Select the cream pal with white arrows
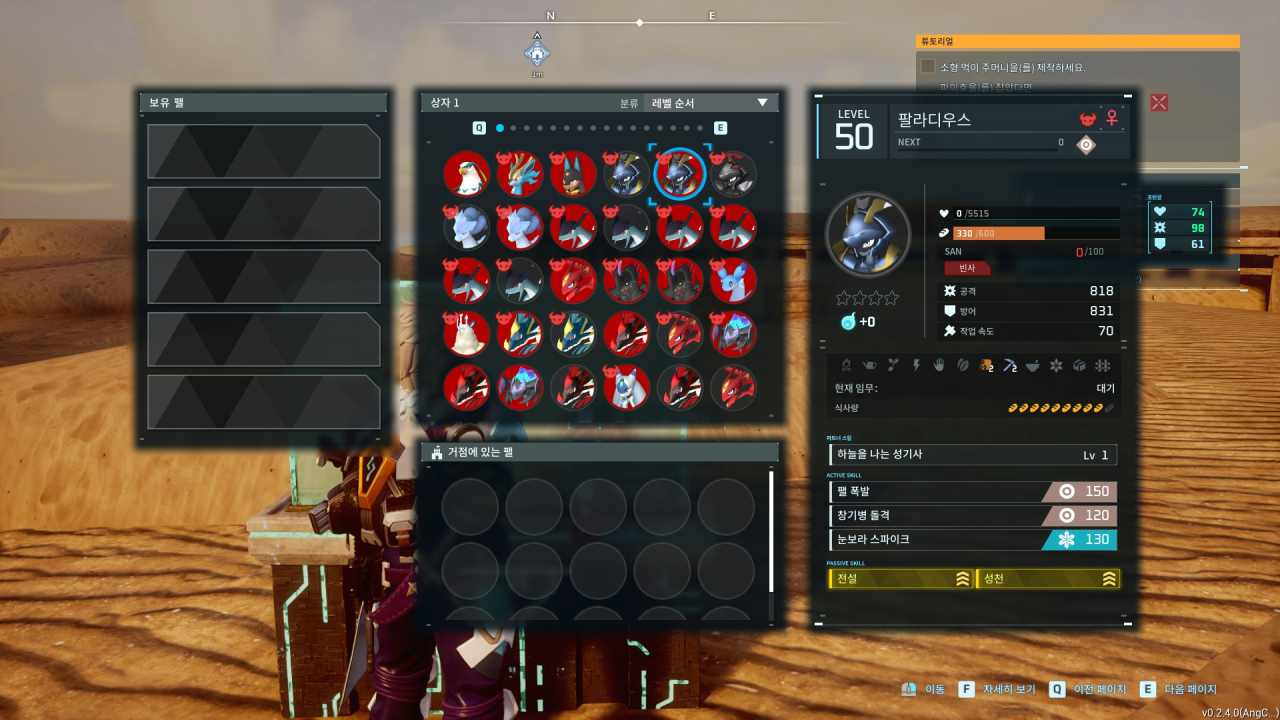The width and height of the screenshot is (1280, 720). point(466,334)
